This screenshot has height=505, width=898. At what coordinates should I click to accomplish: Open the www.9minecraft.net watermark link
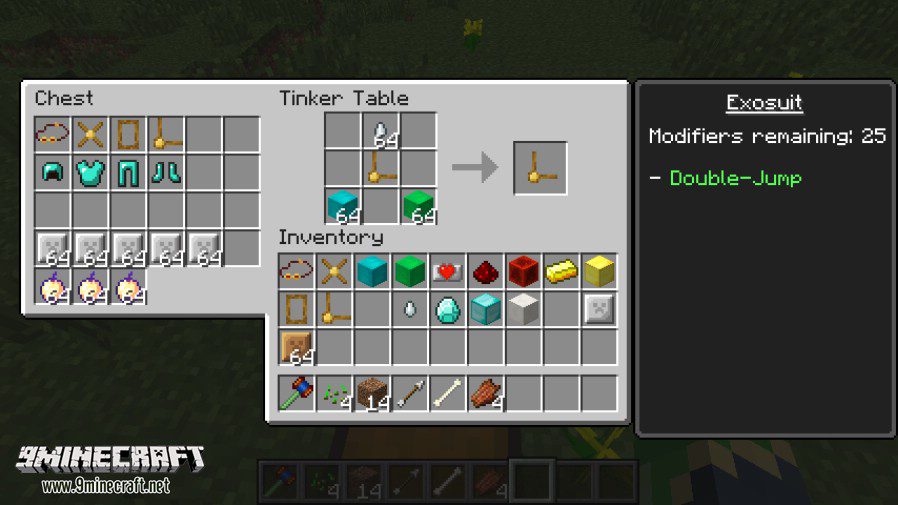[x=105, y=486]
